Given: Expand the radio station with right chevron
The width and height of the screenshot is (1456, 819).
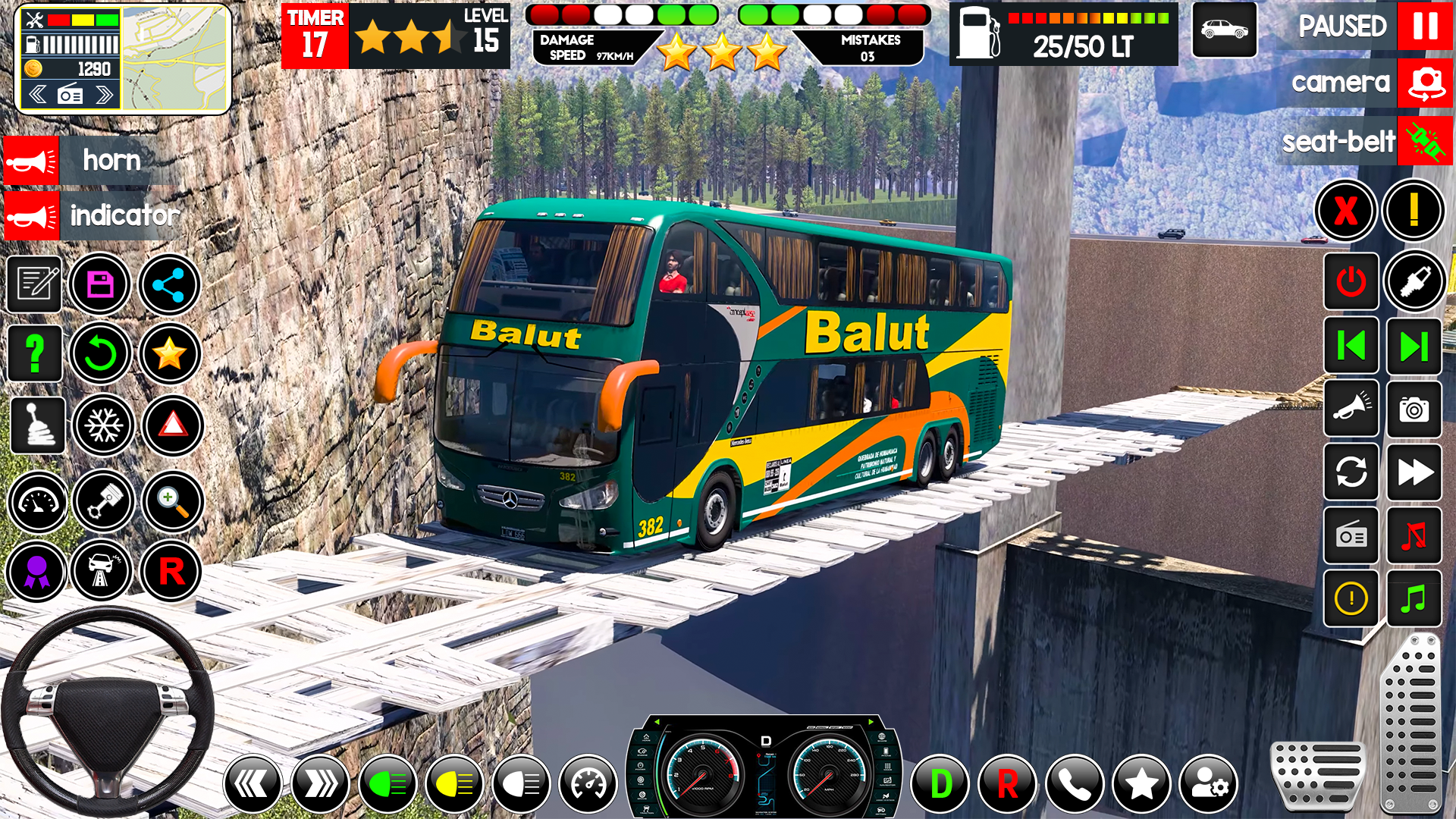Looking at the screenshot, I should tap(103, 94).
